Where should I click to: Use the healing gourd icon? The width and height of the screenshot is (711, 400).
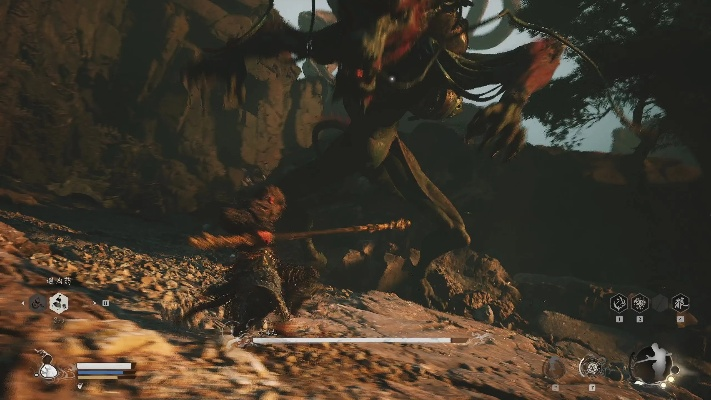pos(46,368)
